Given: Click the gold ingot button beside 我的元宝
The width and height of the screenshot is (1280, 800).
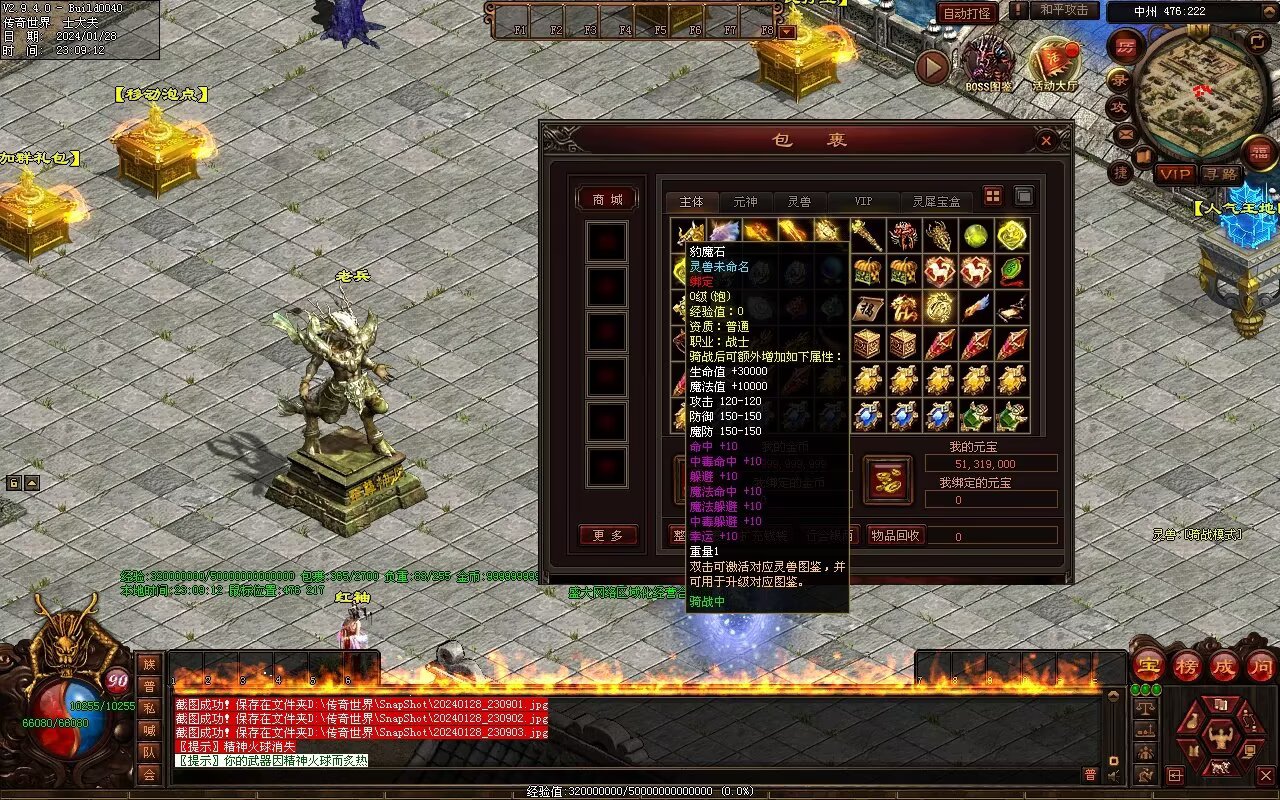Looking at the screenshot, I should point(887,480).
